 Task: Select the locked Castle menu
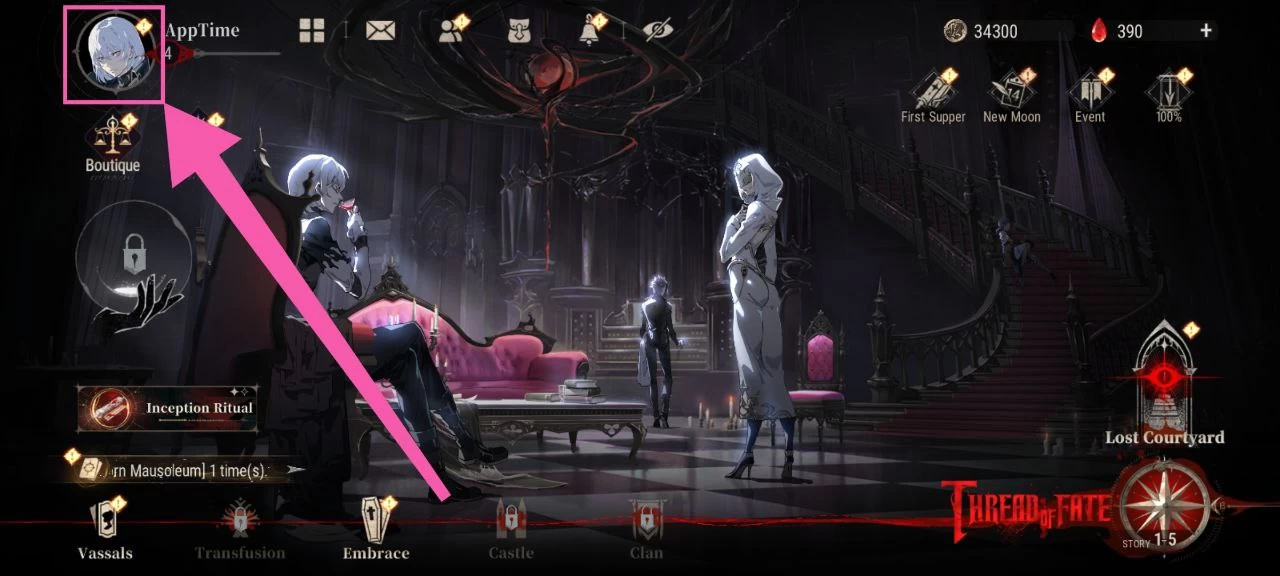click(511, 530)
